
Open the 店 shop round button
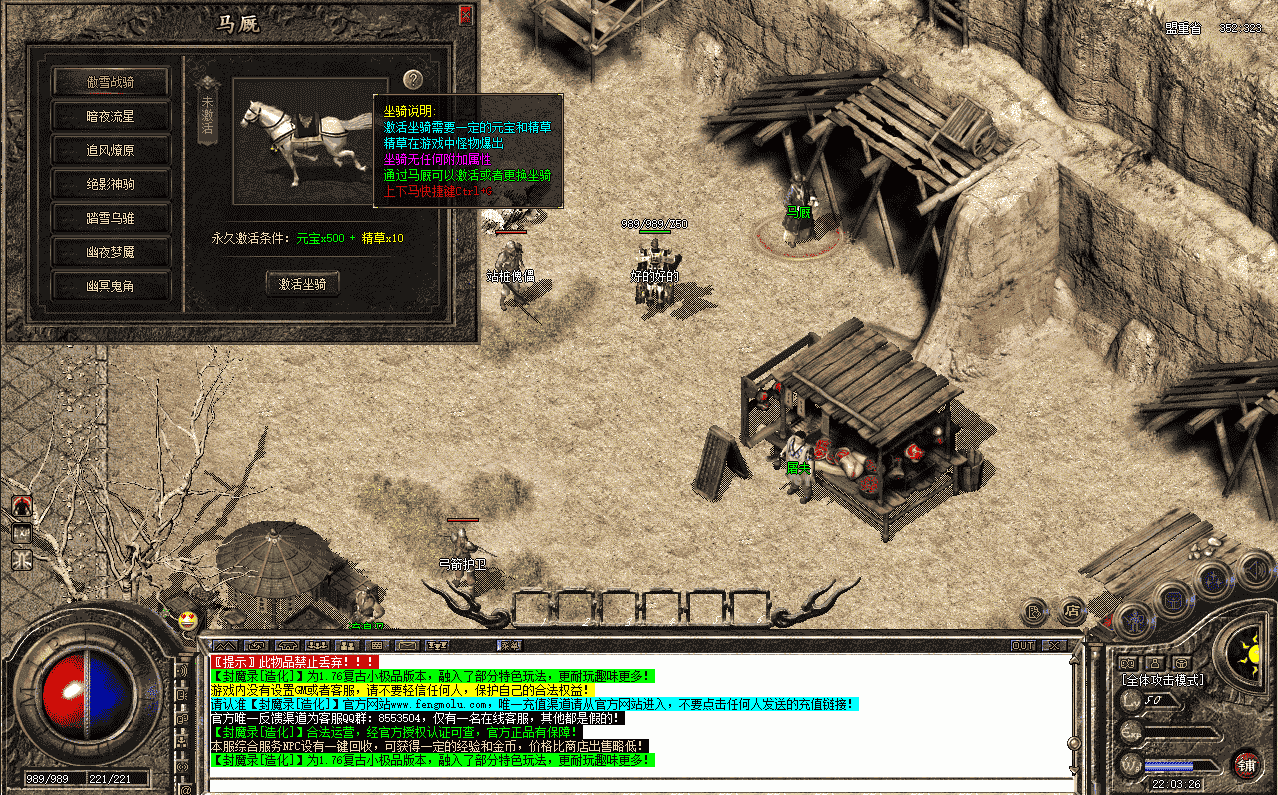pyautogui.click(x=1071, y=609)
